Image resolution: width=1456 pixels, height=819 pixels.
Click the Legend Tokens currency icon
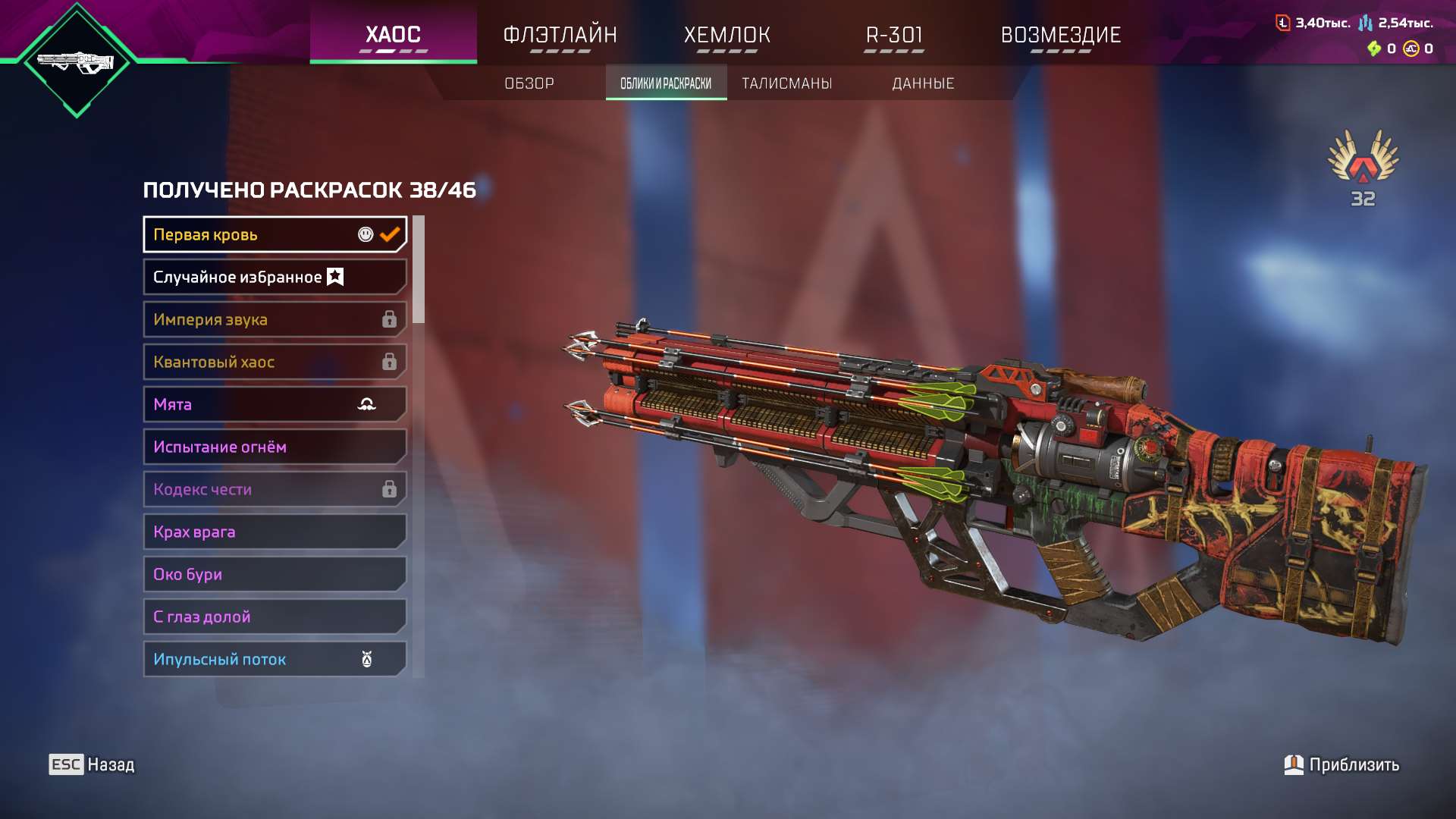click(1283, 23)
